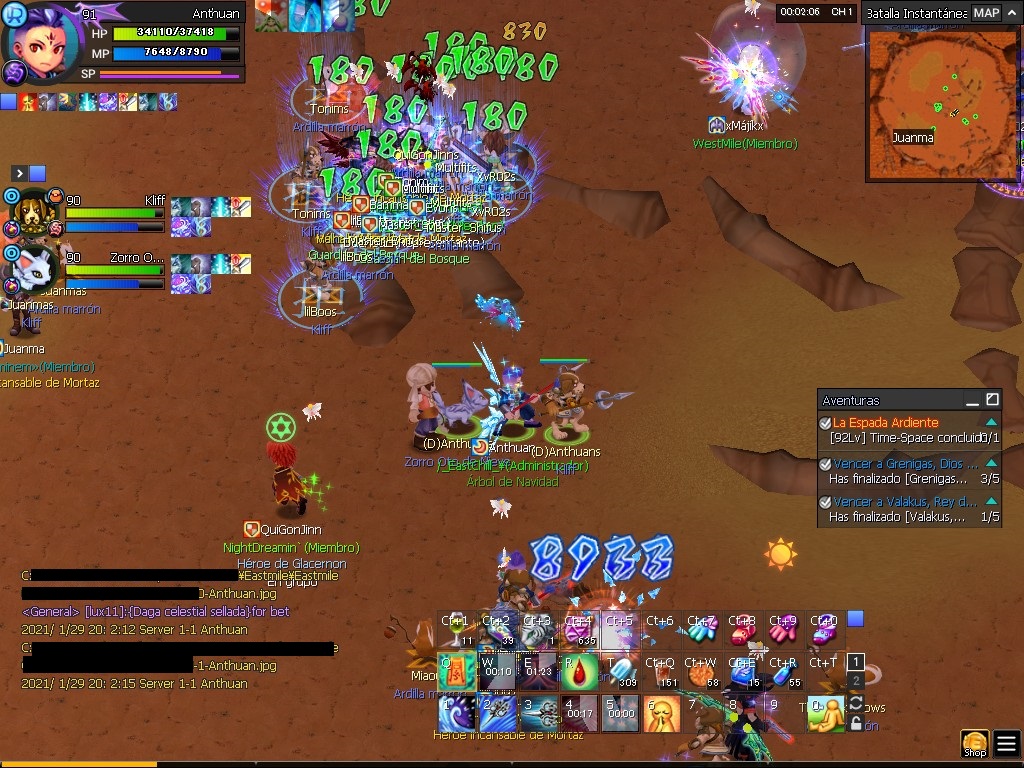Viewport: 1024px width, 768px height.
Task: Open the MAP button beside Batalla Instantánea
Action: (x=986, y=13)
